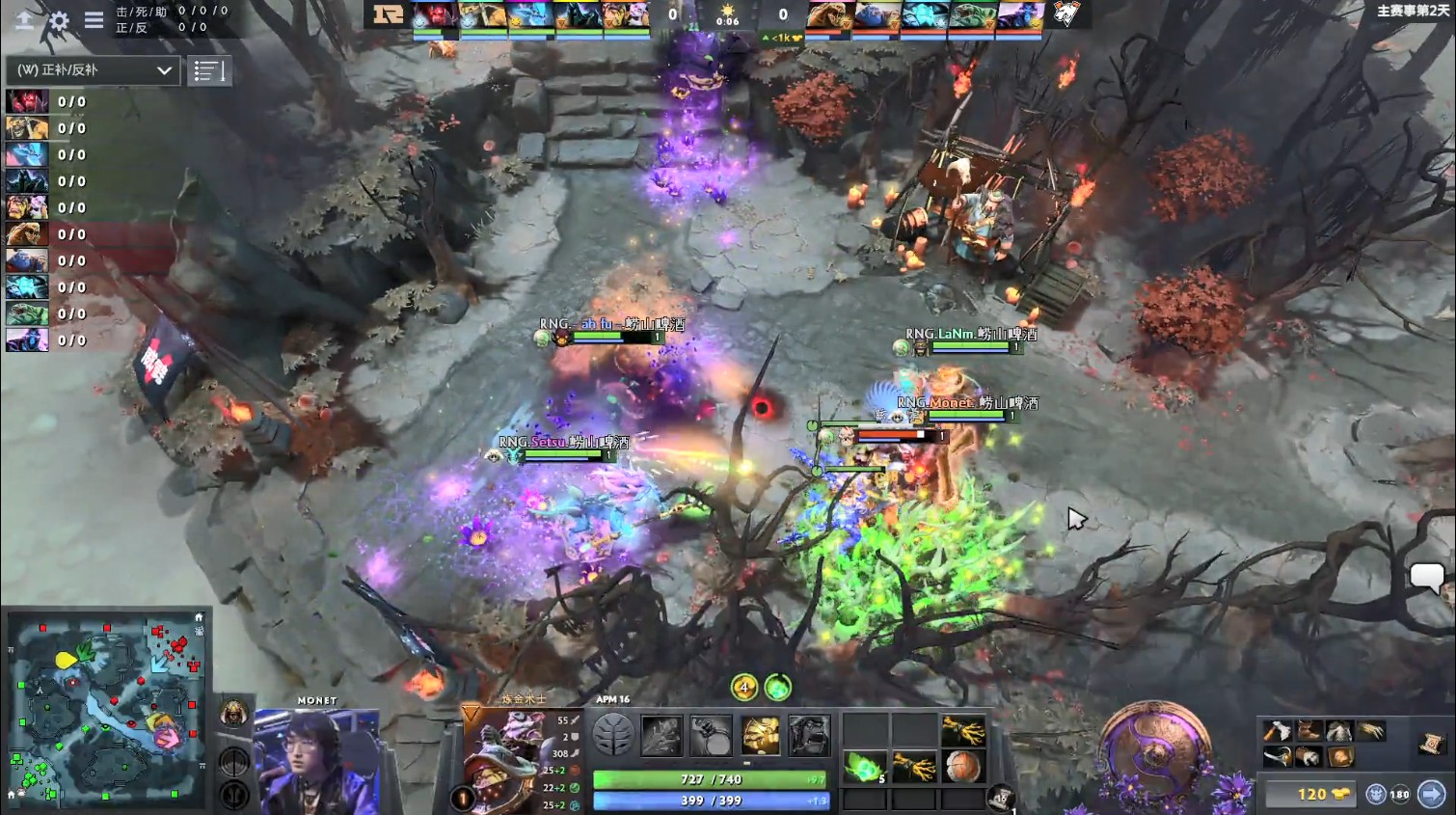Click the gold button showing 120
This screenshot has width=1456, height=815.
1311,794
